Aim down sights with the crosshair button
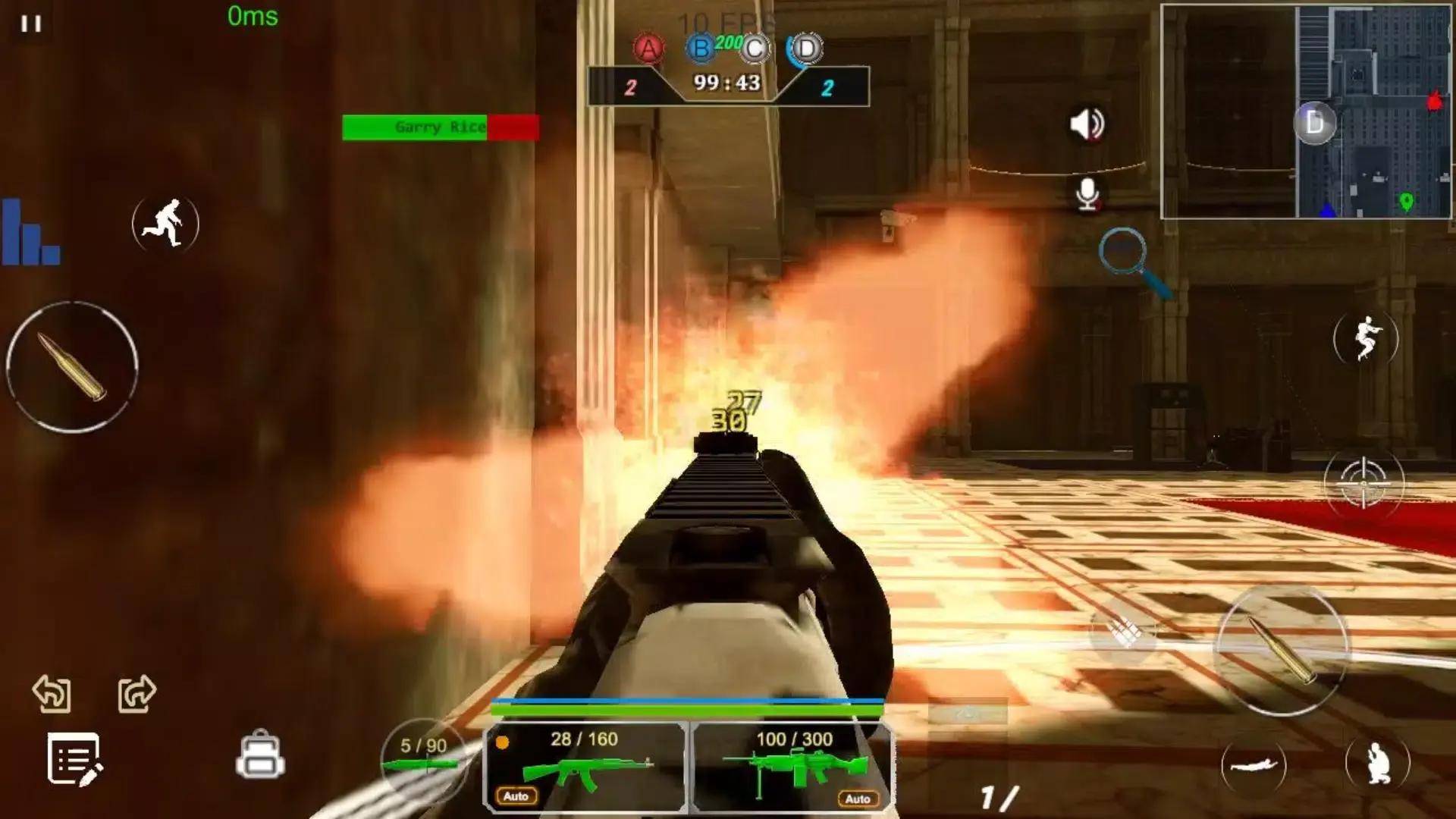Viewport: 1456px width, 819px height. pos(1363,482)
